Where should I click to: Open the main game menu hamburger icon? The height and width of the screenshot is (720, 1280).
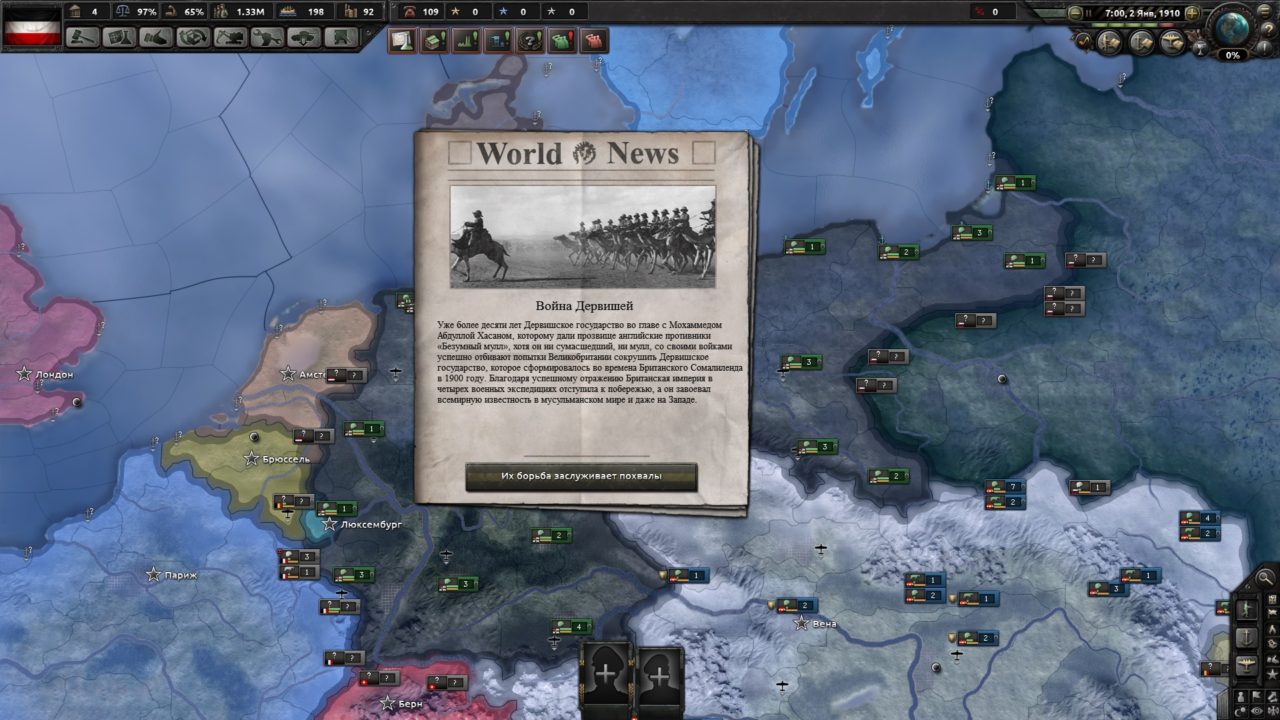pyautogui.click(x=1264, y=12)
